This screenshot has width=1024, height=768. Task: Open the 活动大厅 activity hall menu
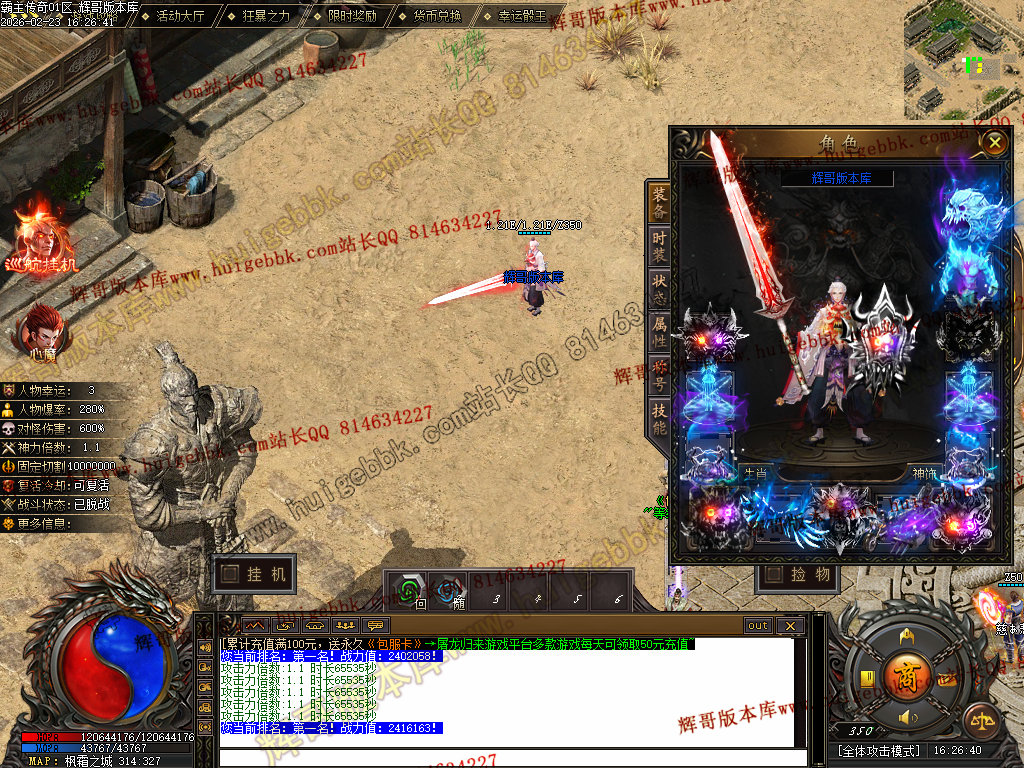[181, 16]
